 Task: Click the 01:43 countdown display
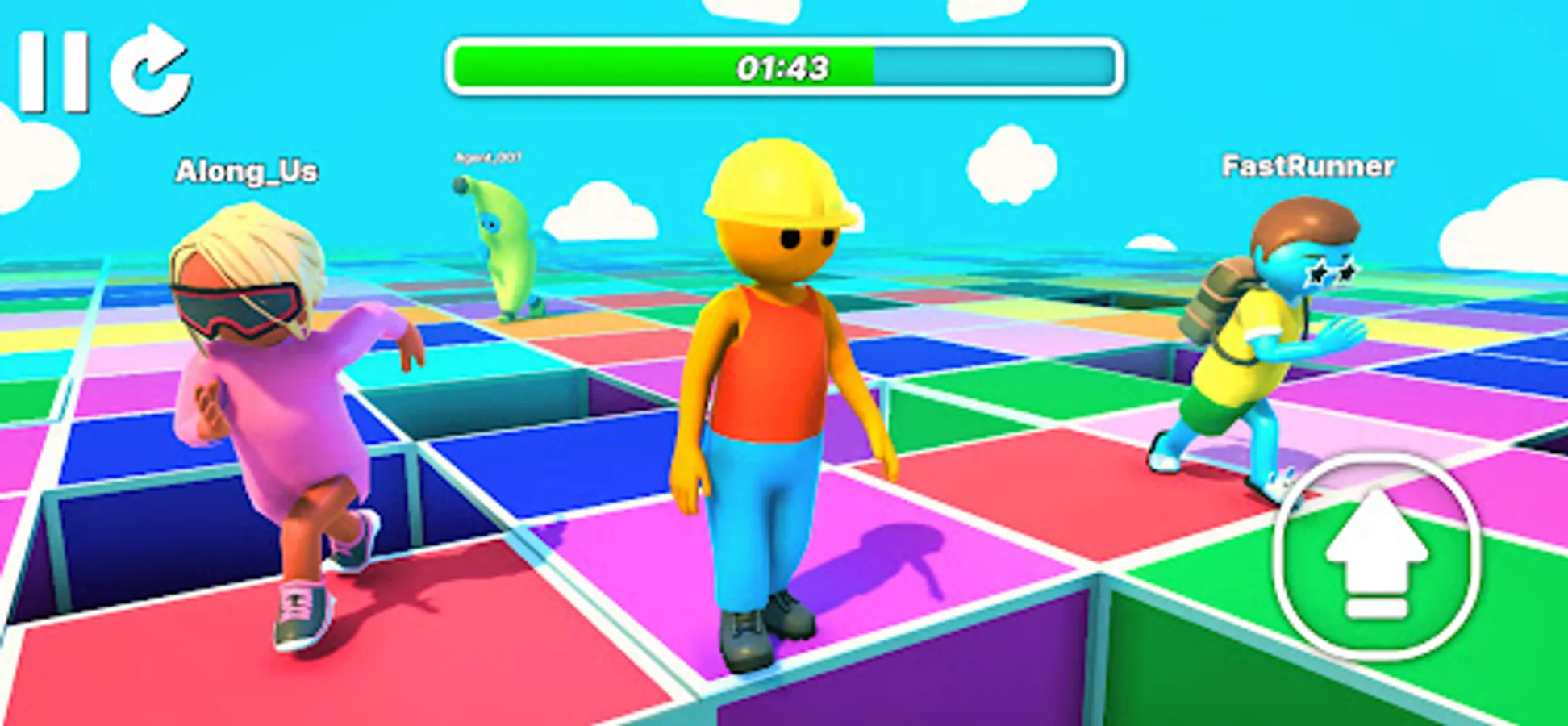pos(781,70)
